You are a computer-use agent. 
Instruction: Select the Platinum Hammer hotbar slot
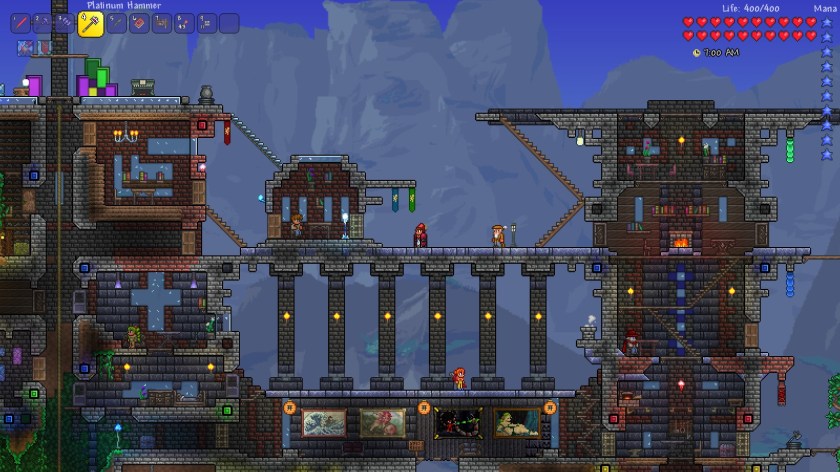tap(90, 23)
